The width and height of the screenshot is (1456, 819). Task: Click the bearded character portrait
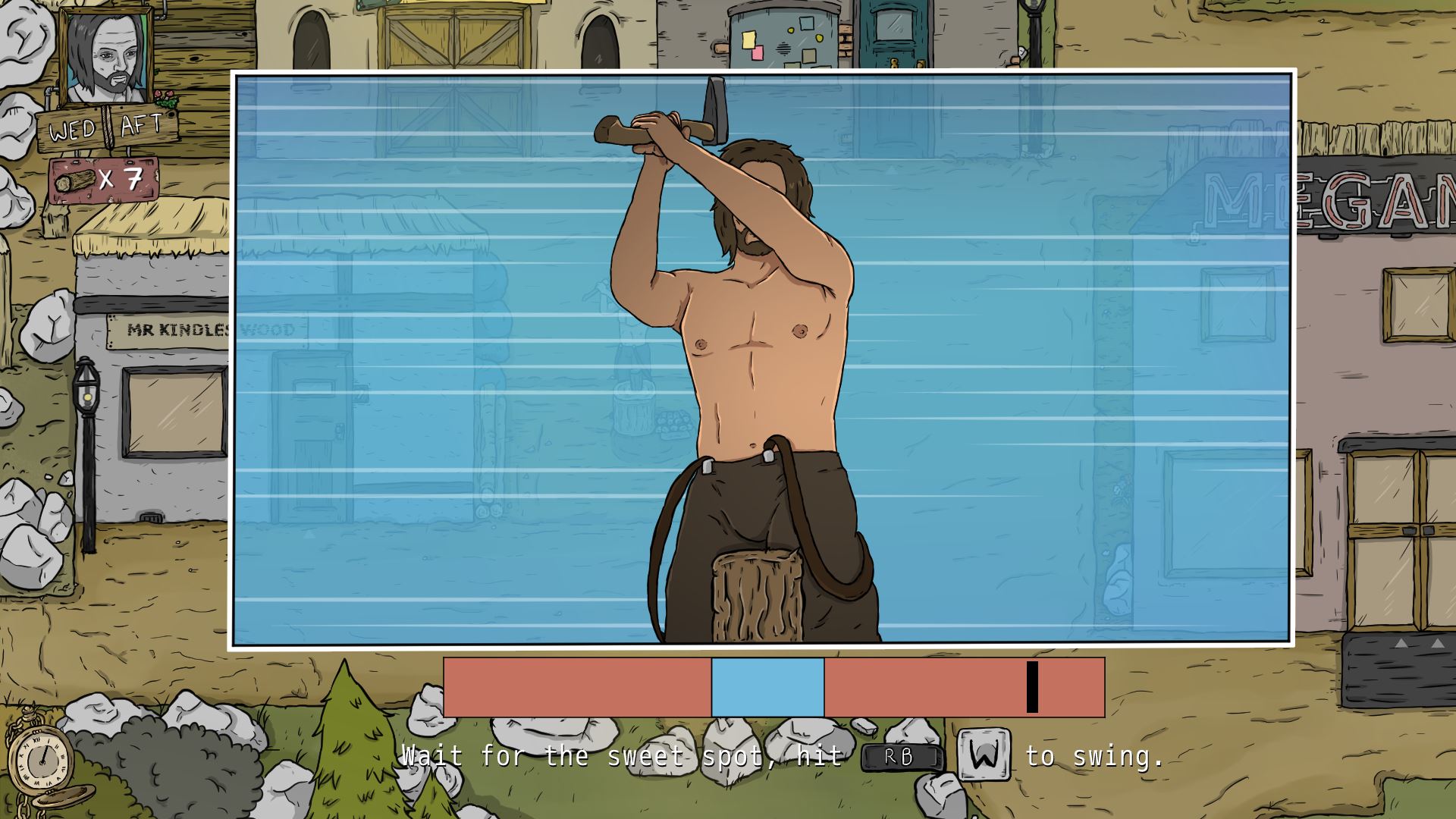coord(106,58)
